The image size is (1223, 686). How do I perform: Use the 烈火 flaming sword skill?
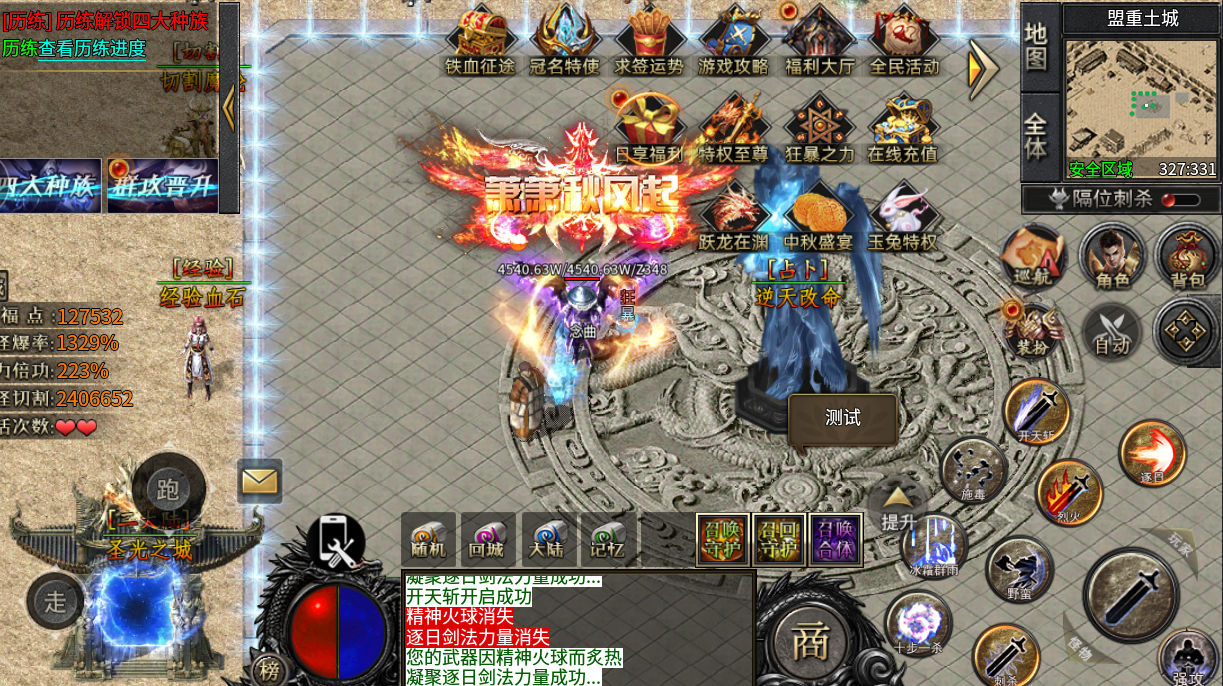[1068, 492]
